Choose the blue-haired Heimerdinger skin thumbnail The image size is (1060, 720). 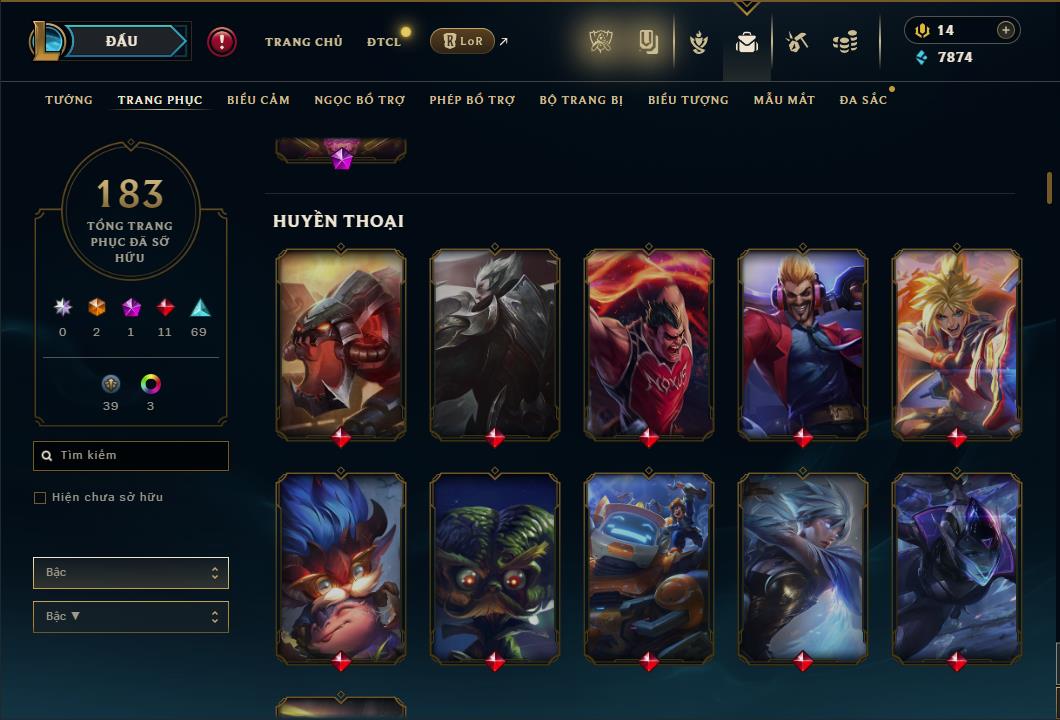pos(341,565)
